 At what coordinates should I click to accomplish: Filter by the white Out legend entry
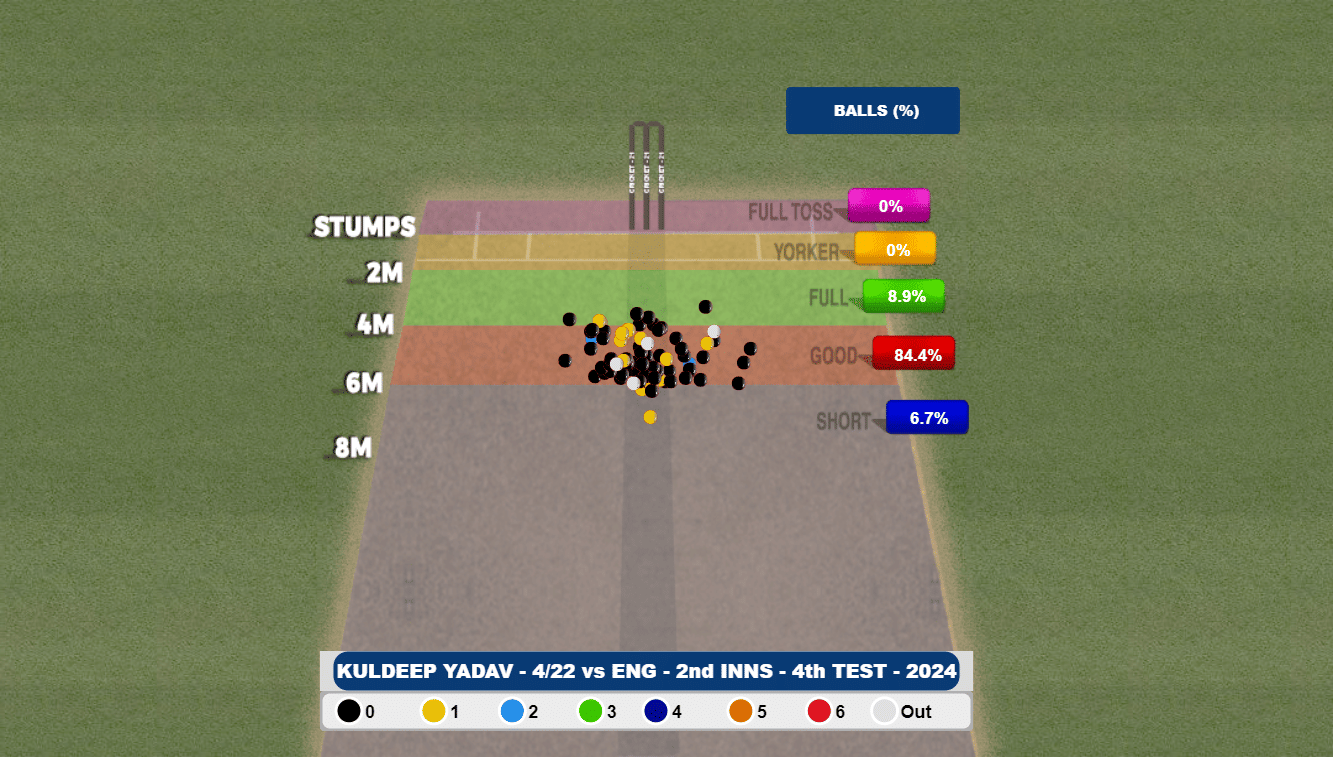tap(885, 711)
